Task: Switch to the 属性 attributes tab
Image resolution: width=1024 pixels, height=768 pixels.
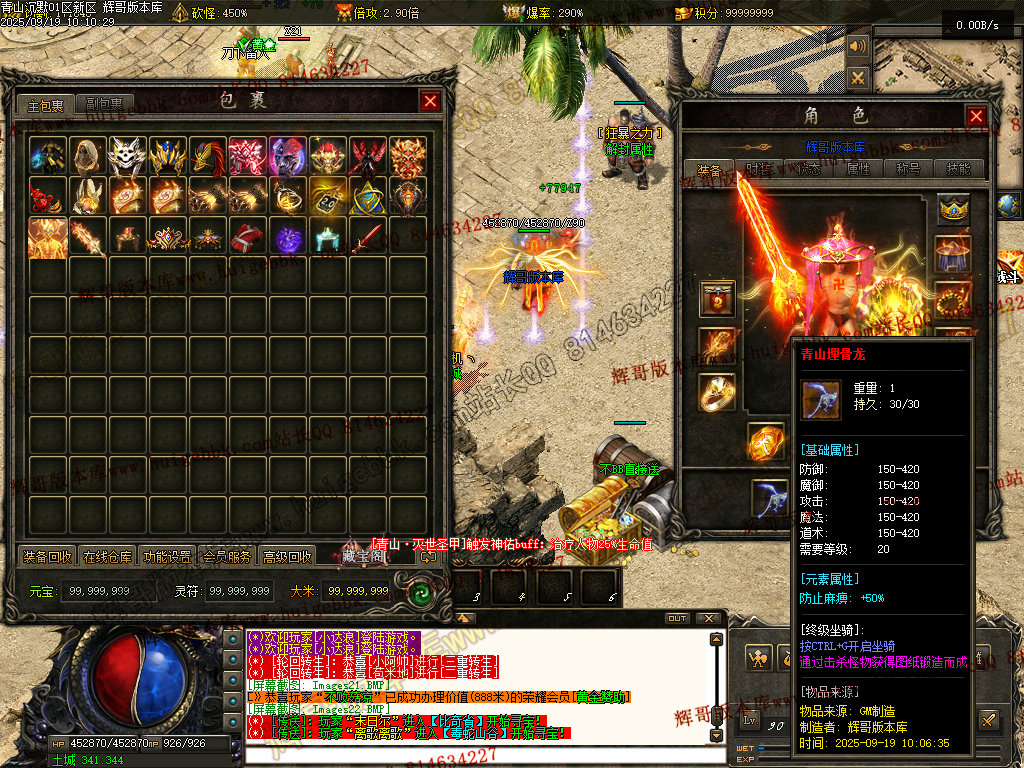Action: [859, 169]
